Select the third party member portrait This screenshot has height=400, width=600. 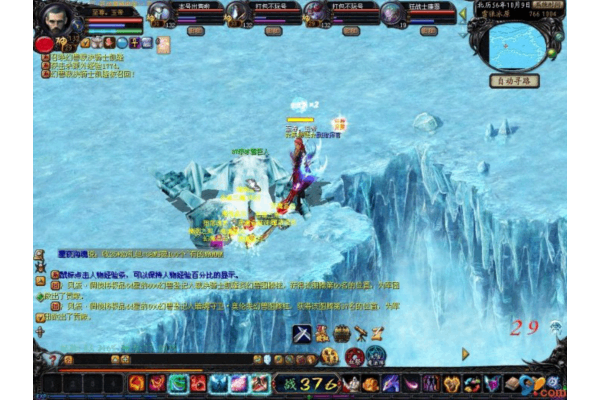pyautogui.click(x=315, y=13)
